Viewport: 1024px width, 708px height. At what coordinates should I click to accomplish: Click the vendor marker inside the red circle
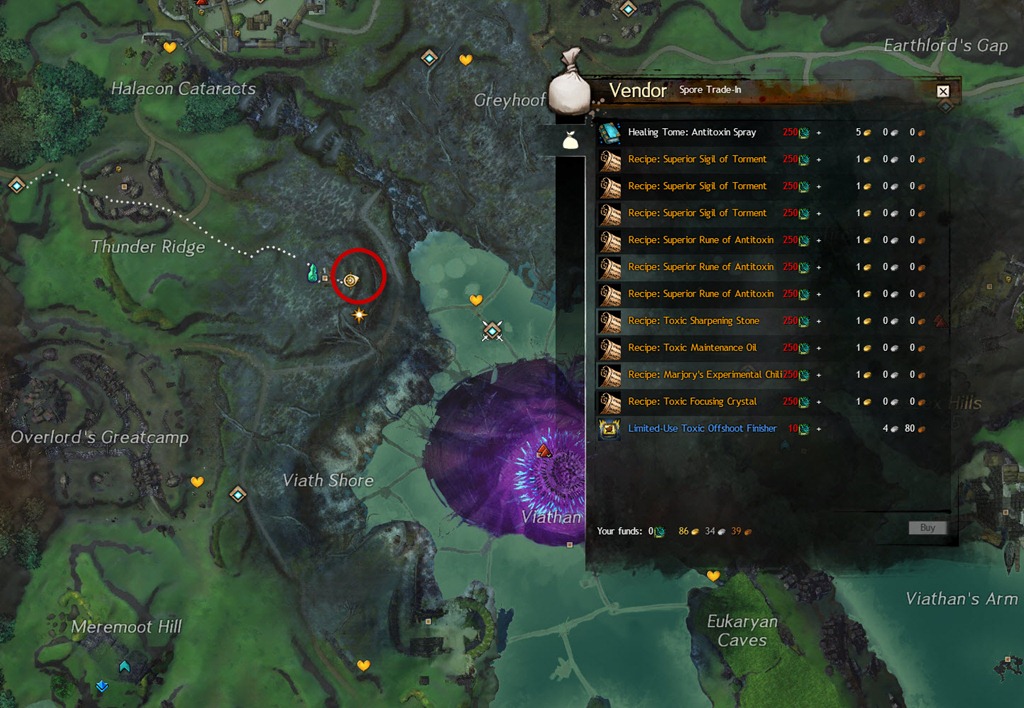350,281
